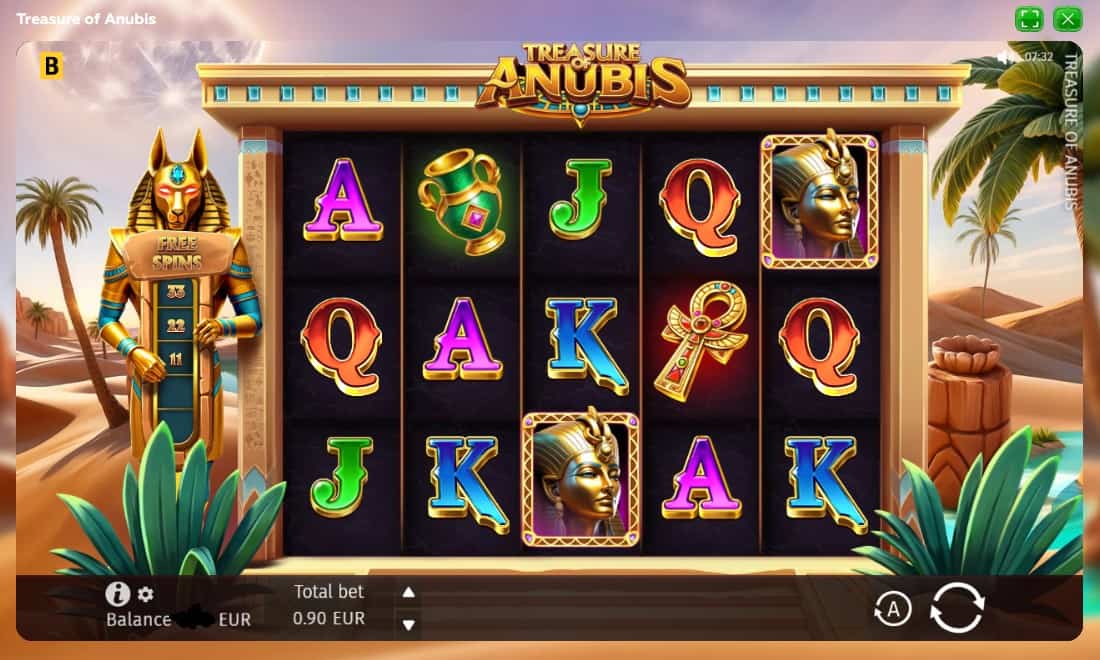This screenshot has height=660, width=1100.
Task: Spin the reels with the circular arrows button
Action: [957, 607]
